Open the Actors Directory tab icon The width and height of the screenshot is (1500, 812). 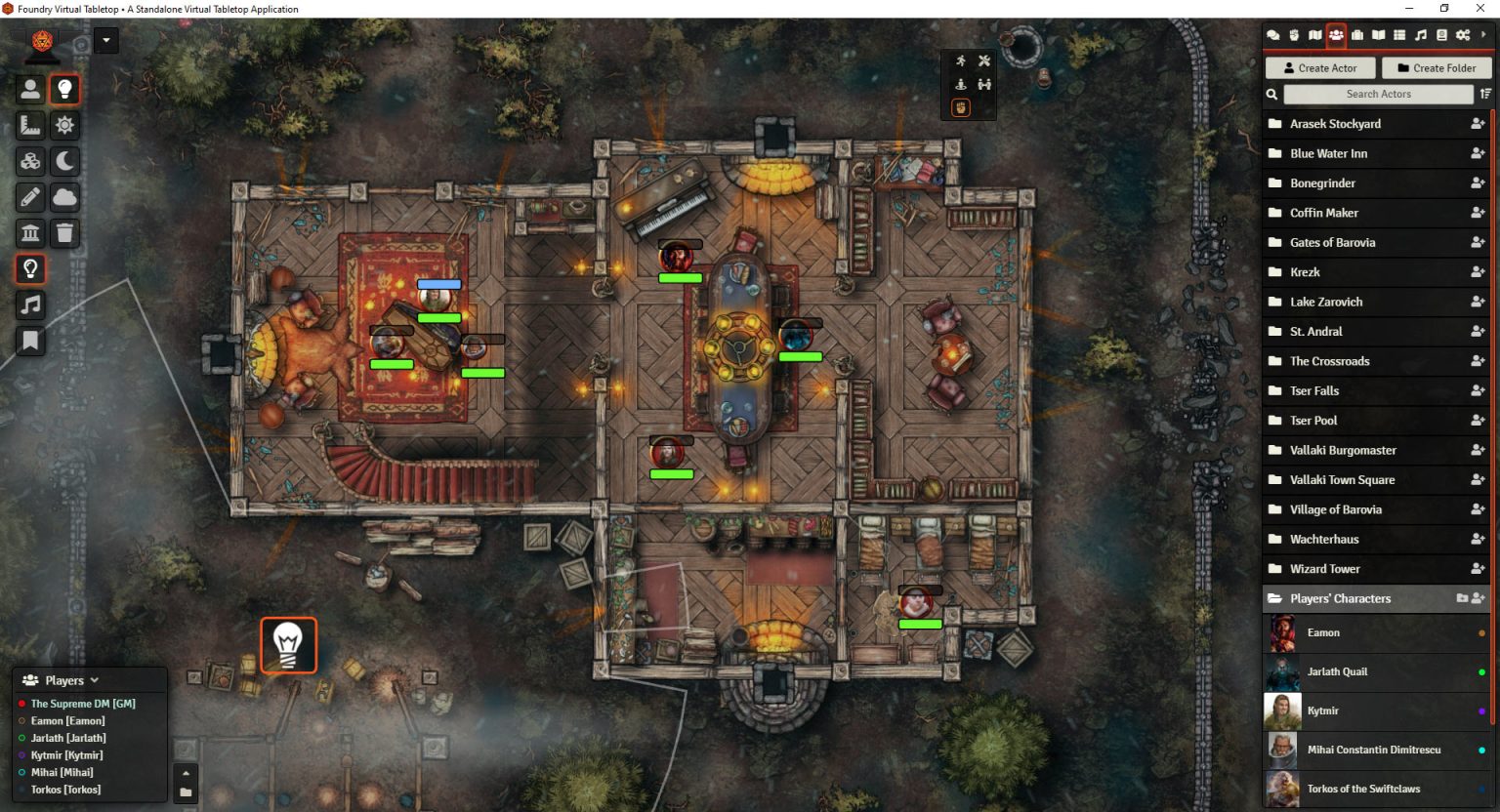coord(1337,35)
